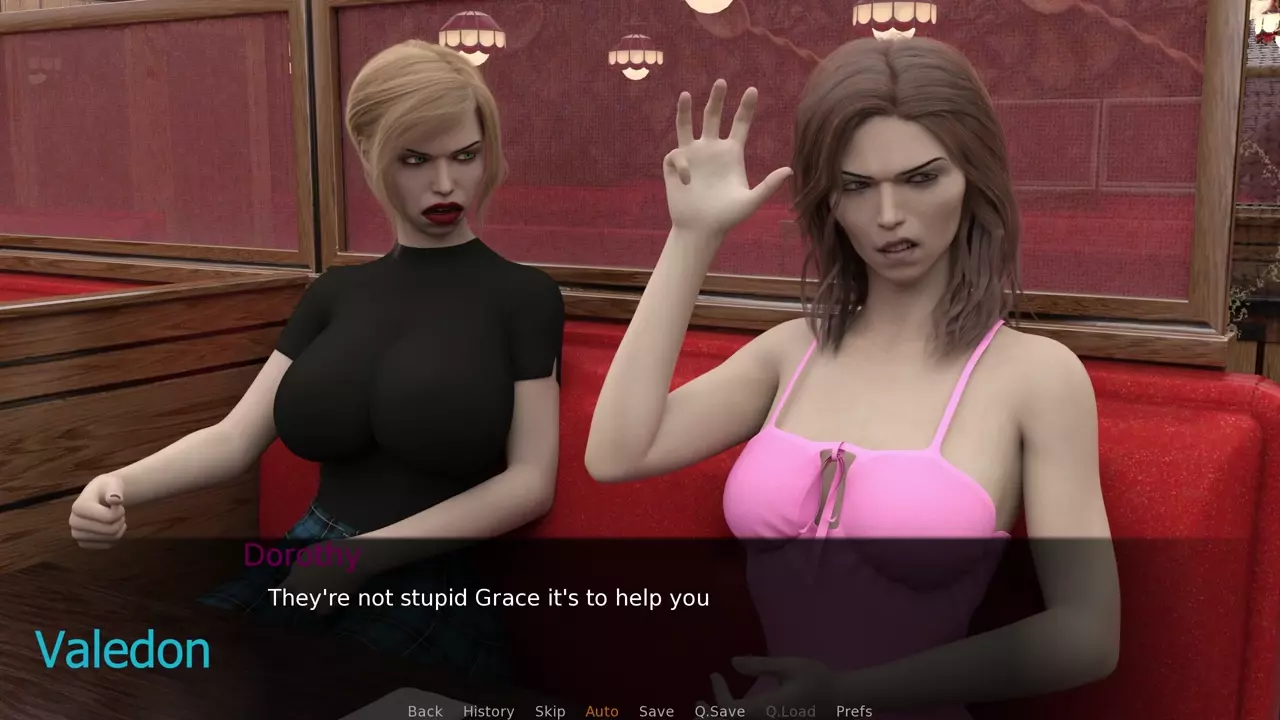Image resolution: width=1280 pixels, height=720 pixels.
Task: Go back one dialogue line
Action: (x=425, y=711)
